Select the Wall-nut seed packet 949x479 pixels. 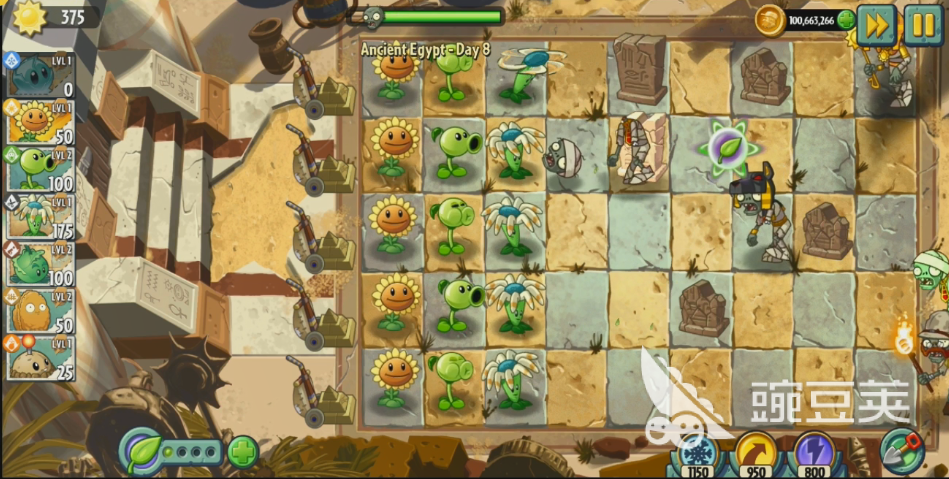[39, 312]
